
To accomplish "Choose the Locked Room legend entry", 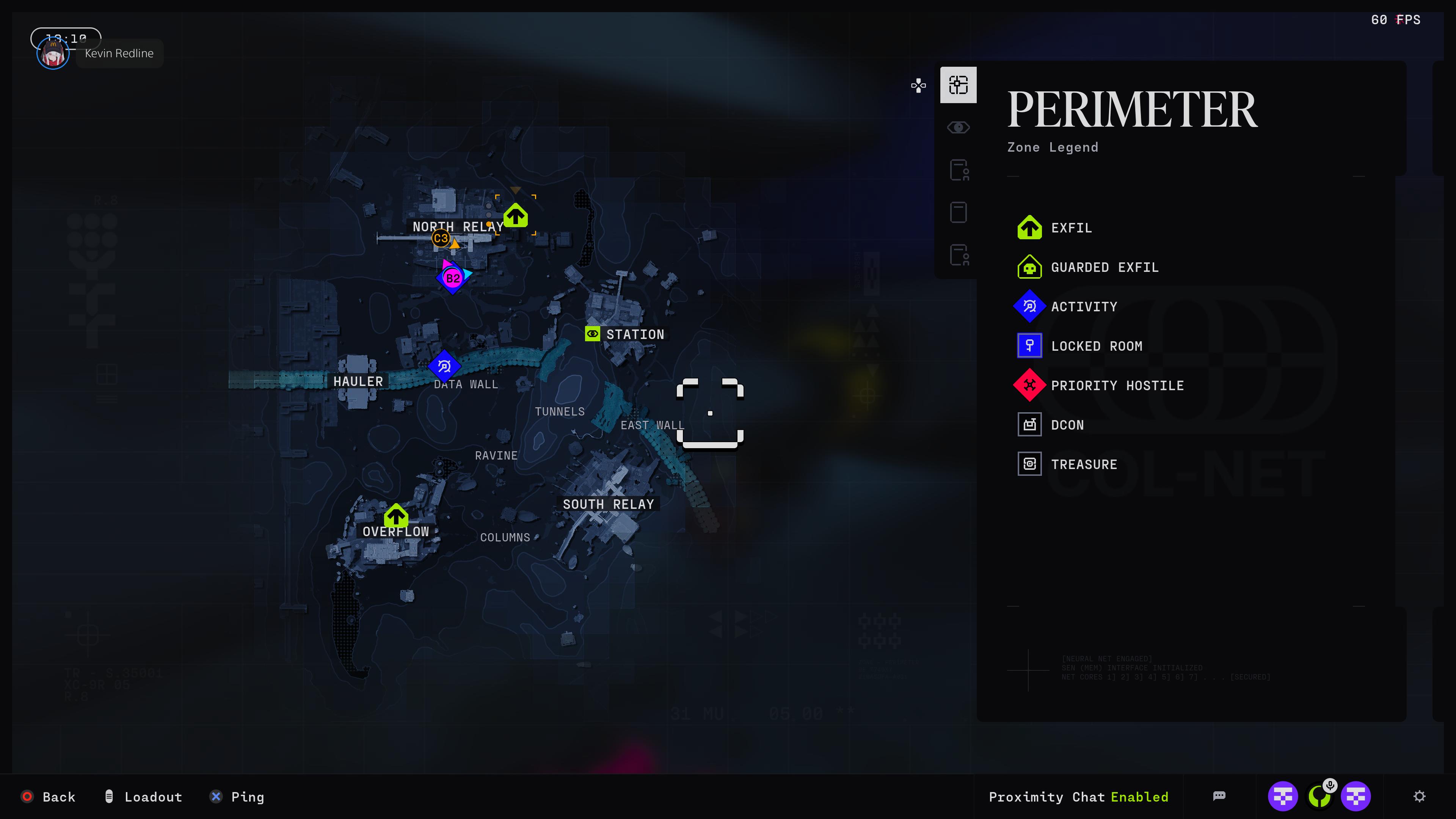I will click(1096, 346).
